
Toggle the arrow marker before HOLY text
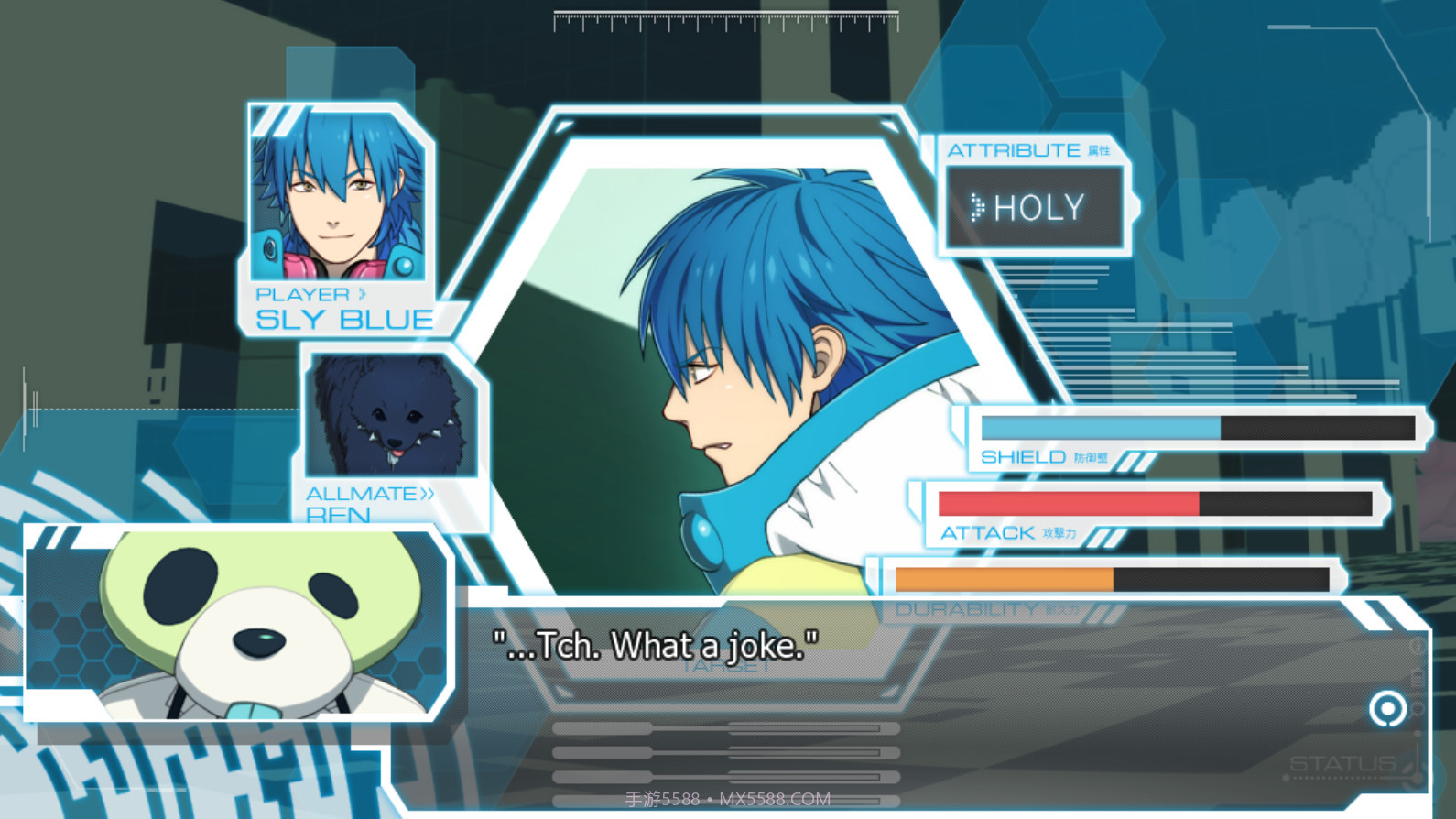978,205
